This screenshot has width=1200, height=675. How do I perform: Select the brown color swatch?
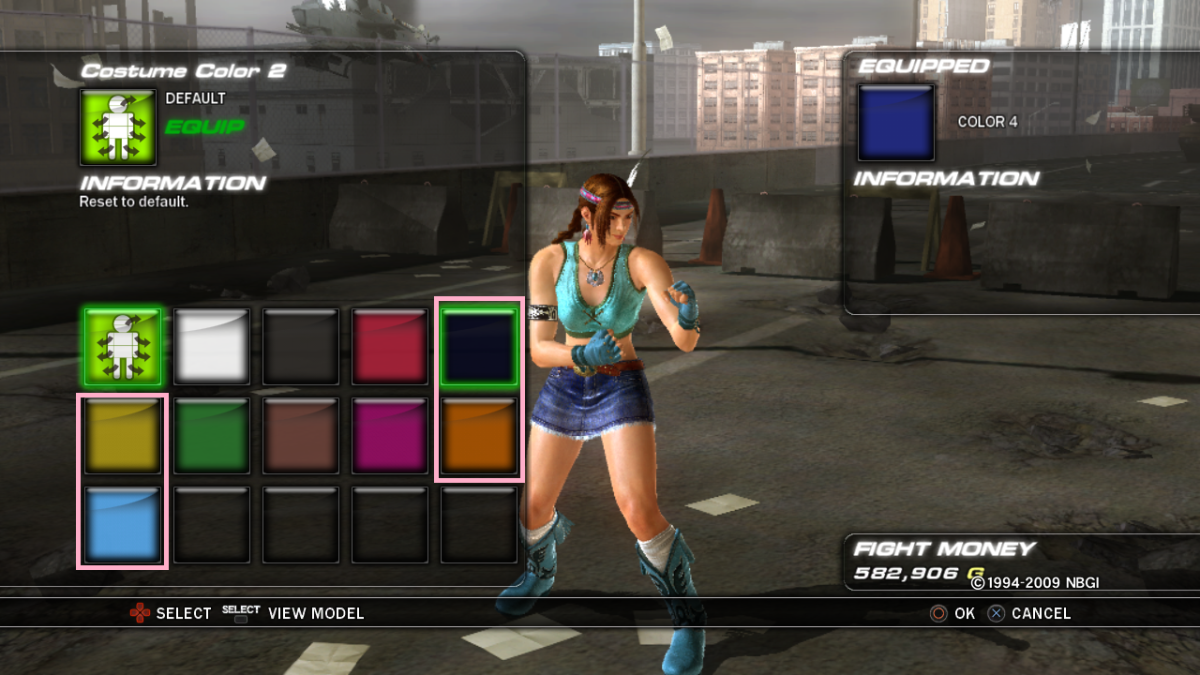[x=300, y=435]
